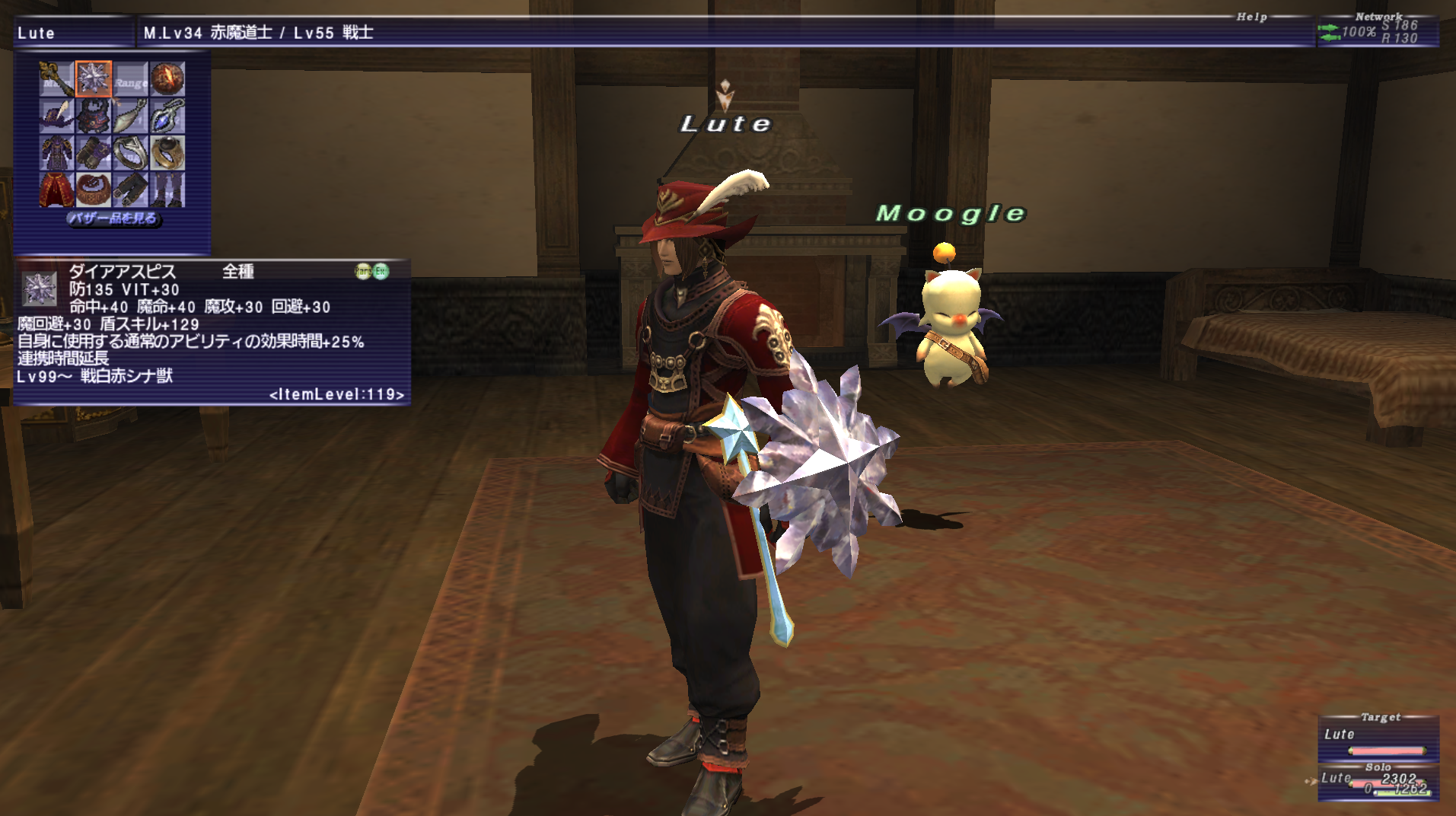Screen dimensions: 1456x816
Task: Select the silver ring equipment icon
Action: 129,152
